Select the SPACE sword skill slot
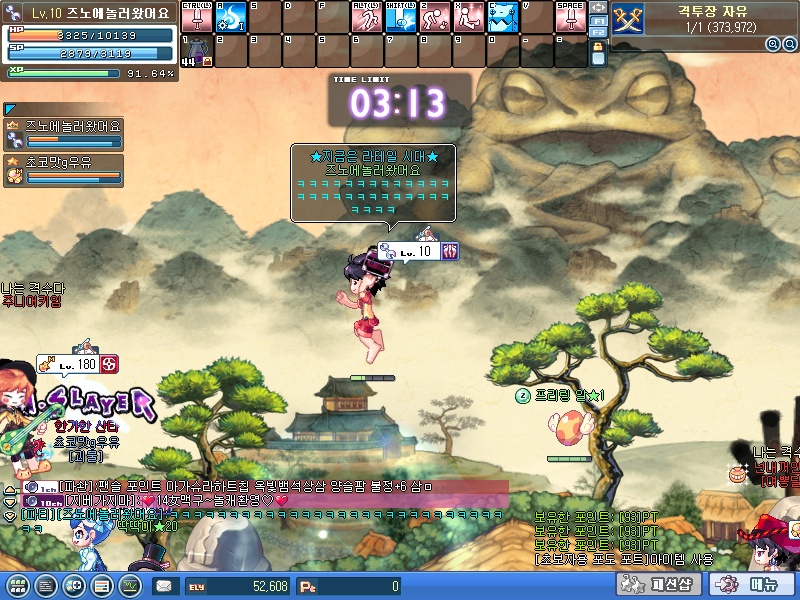The height and width of the screenshot is (600, 800). click(x=570, y=17)
